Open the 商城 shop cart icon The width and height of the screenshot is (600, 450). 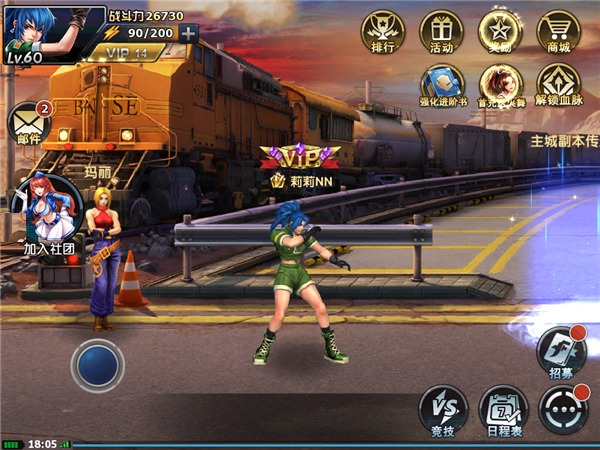(558, 30)
